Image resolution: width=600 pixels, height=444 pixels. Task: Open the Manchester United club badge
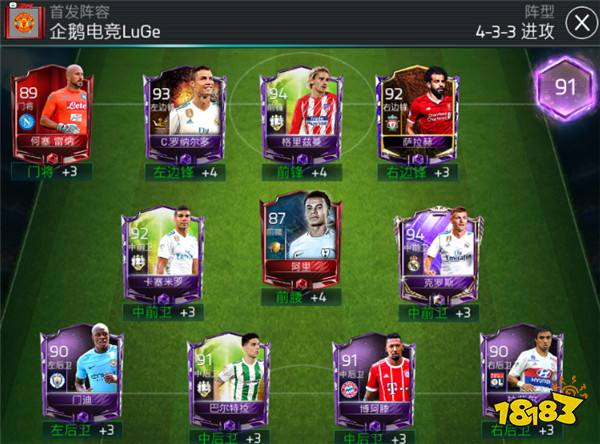point(23,22)
